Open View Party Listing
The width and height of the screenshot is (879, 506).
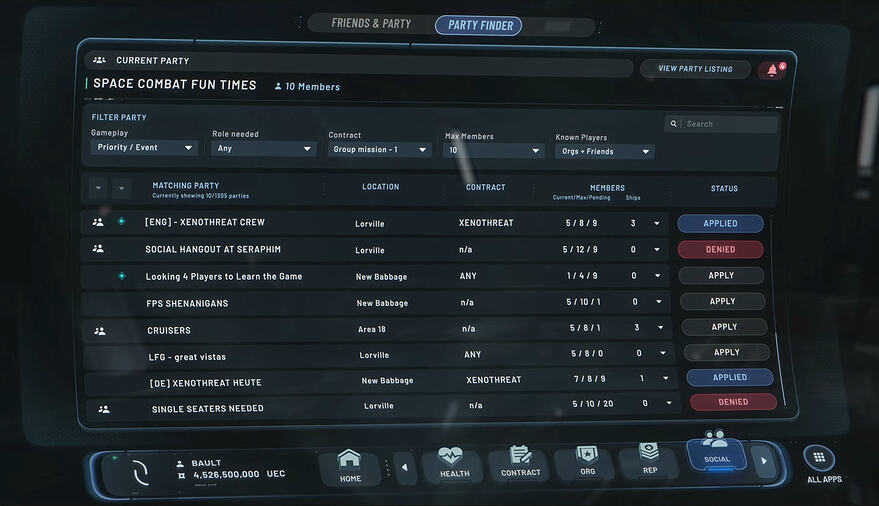click(695, 69)
